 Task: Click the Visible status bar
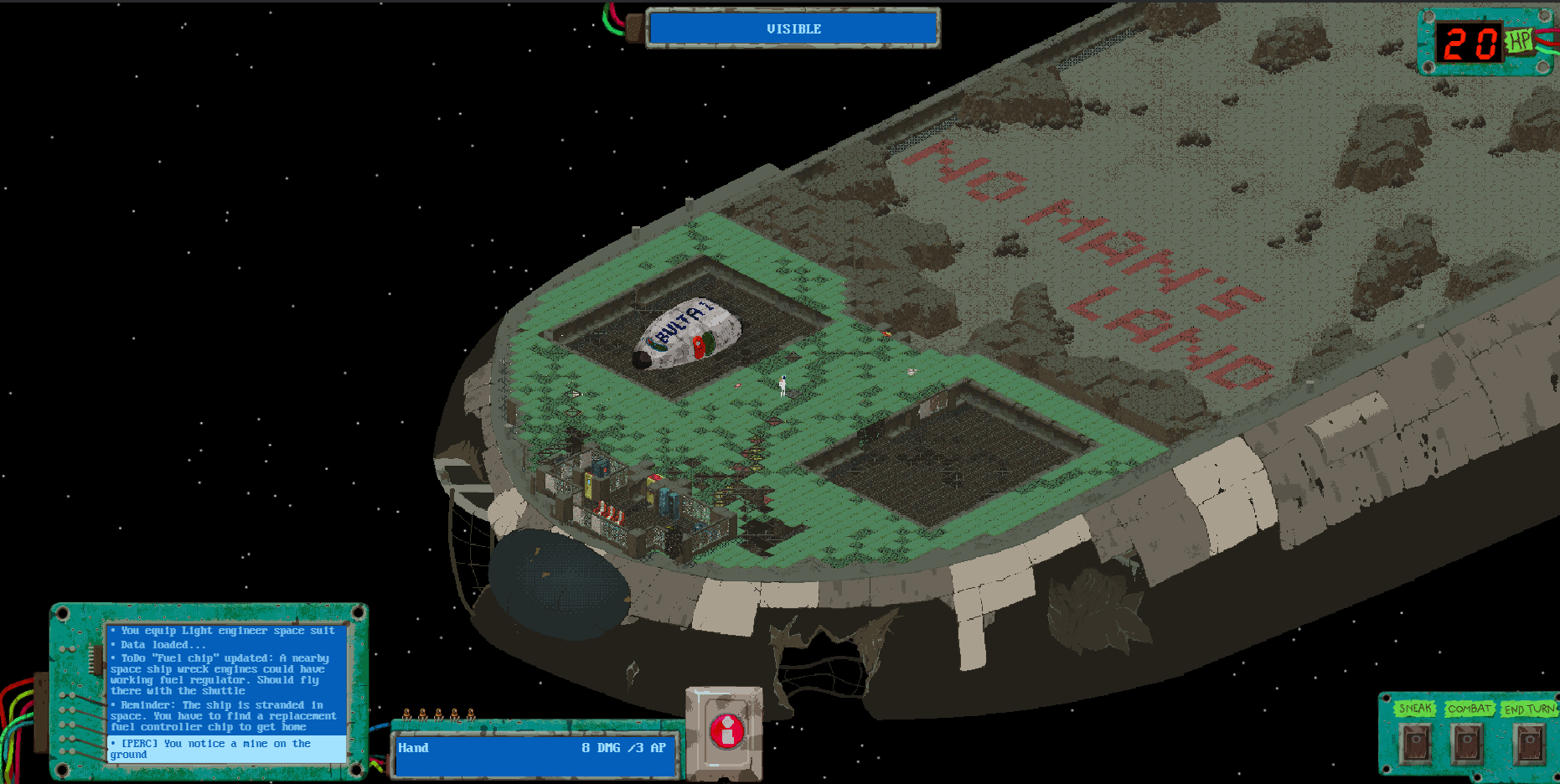tap(793, 28)
